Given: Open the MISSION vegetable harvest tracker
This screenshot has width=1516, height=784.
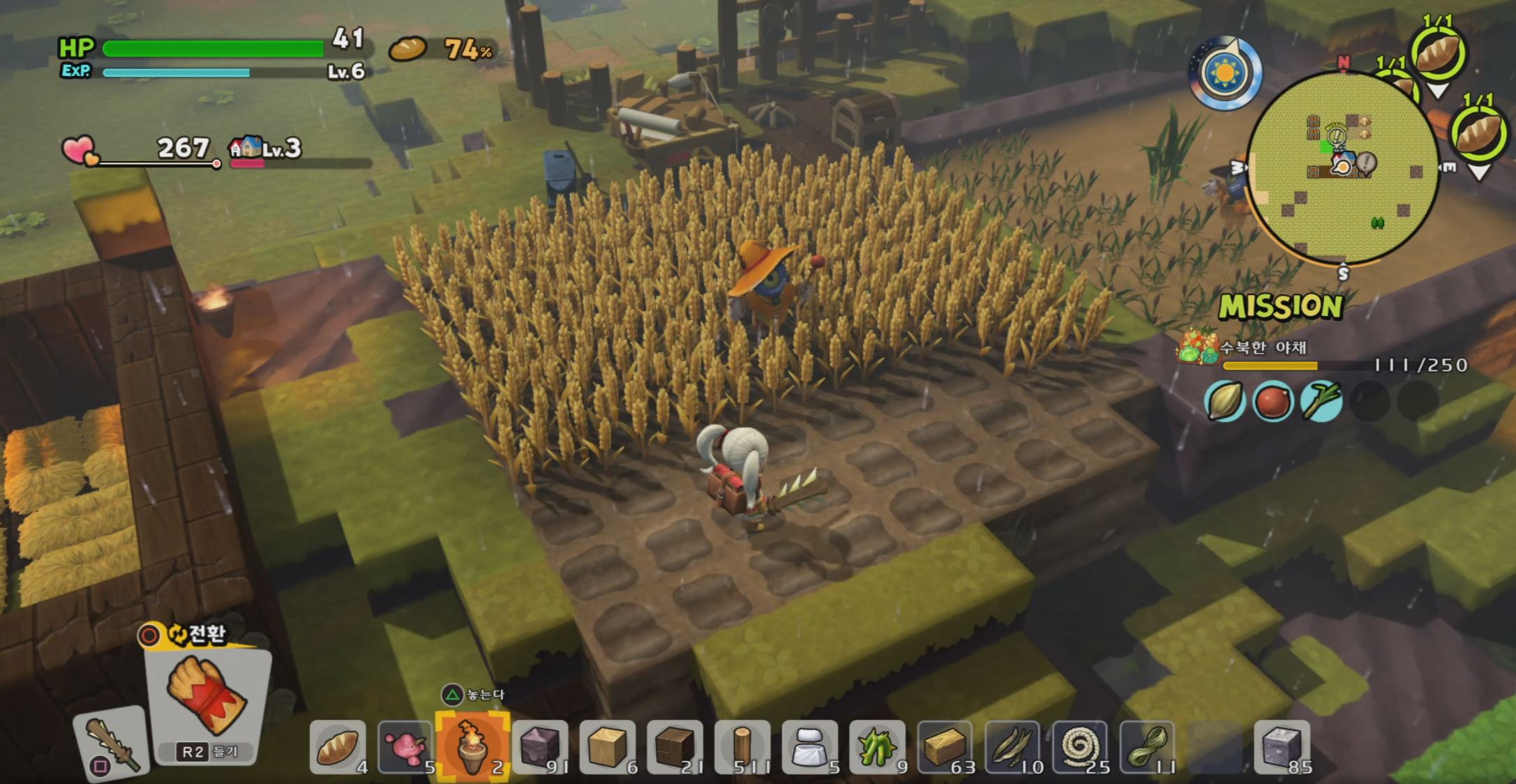Looking at the screenshot, I should pos(1281,307).
